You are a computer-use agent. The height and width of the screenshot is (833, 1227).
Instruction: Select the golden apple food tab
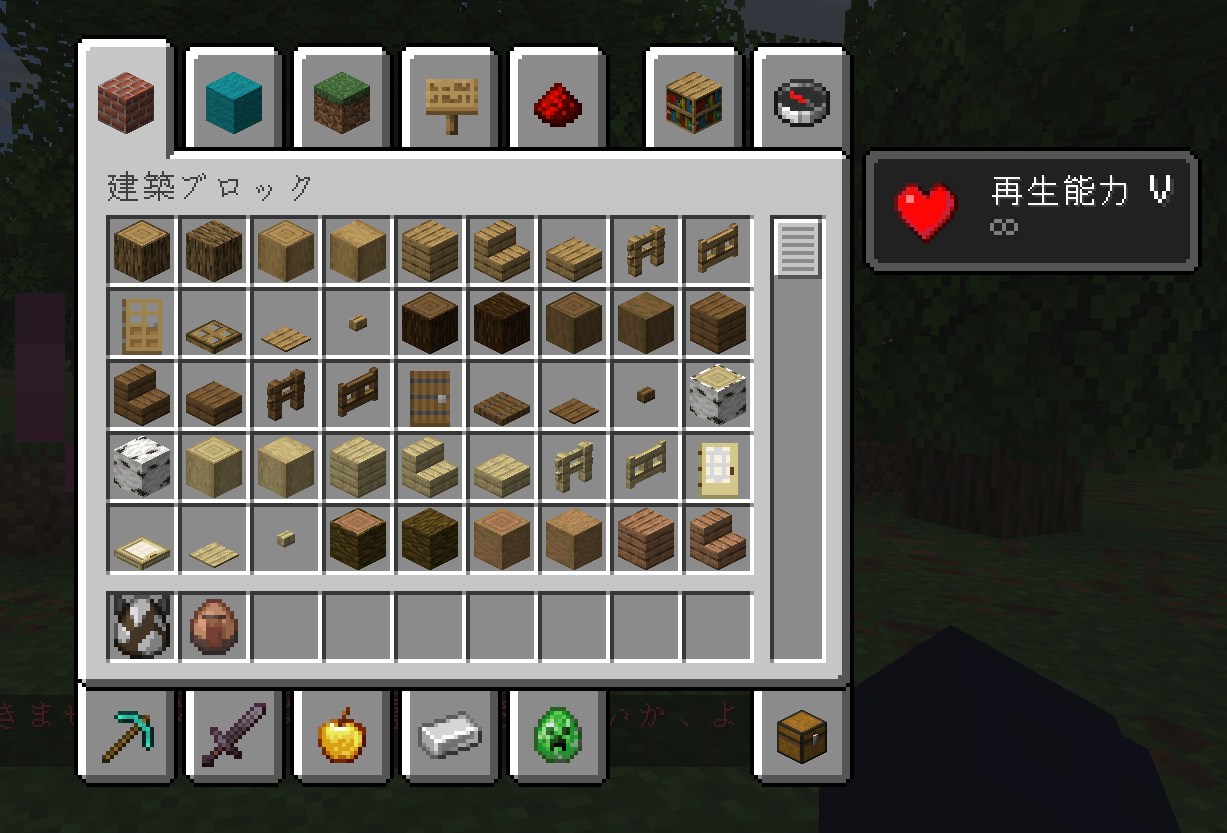pos(342,735)
